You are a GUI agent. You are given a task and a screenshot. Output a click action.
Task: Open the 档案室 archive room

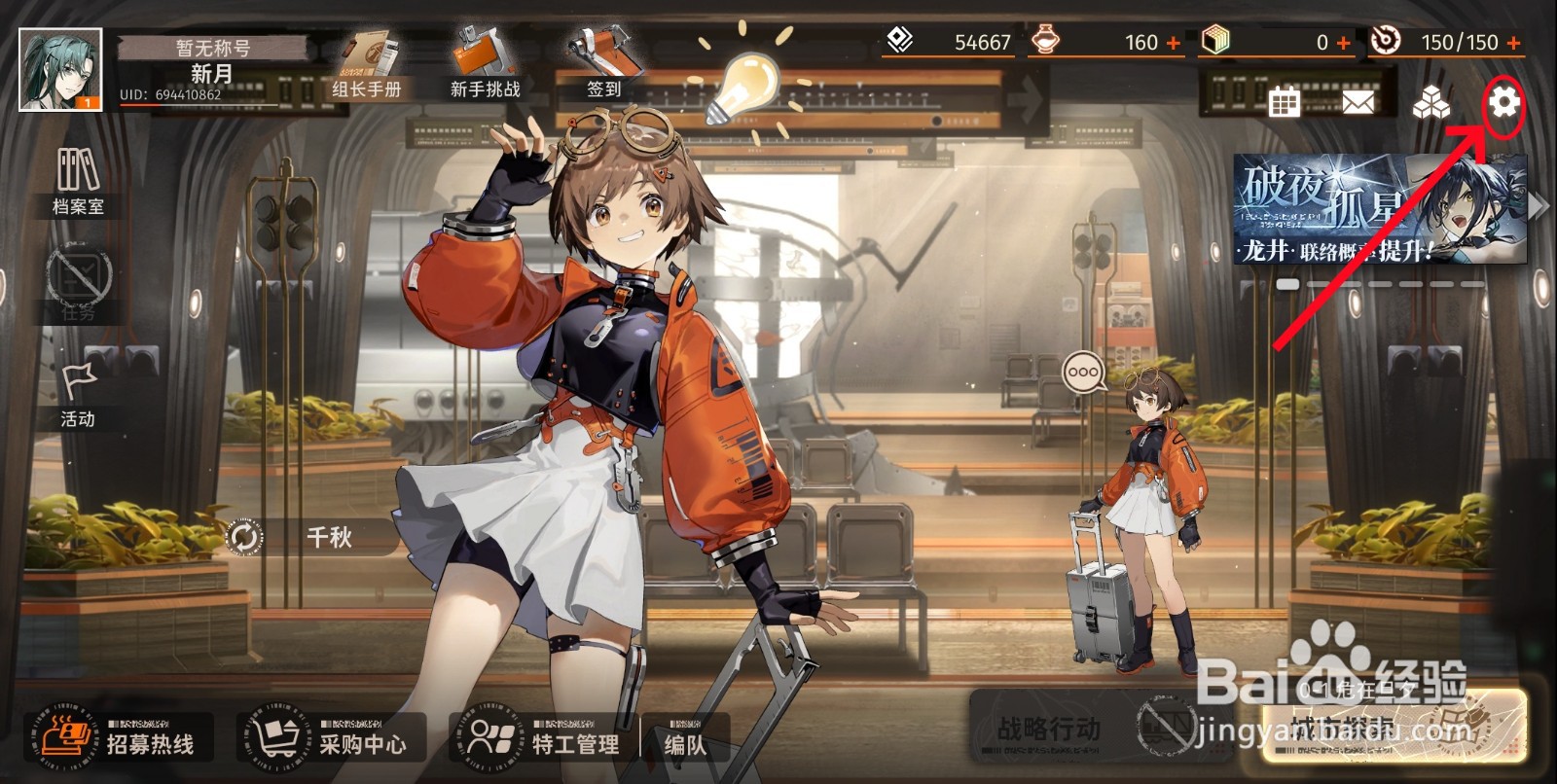click(78, 182)
